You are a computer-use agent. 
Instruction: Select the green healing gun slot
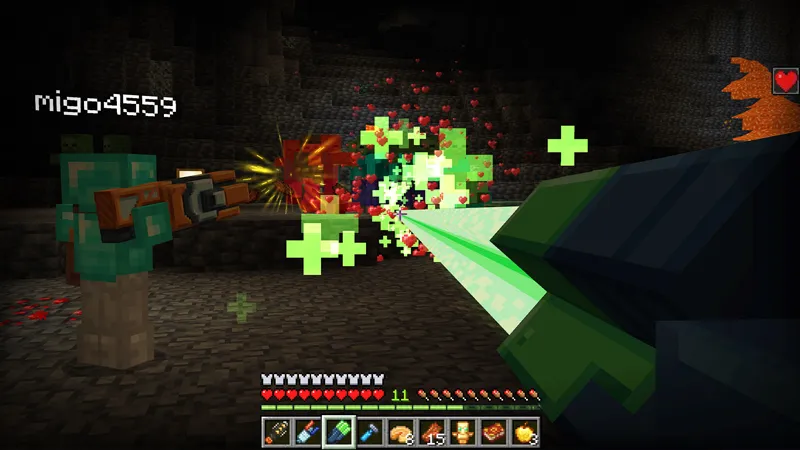click(x=338, y=431)
